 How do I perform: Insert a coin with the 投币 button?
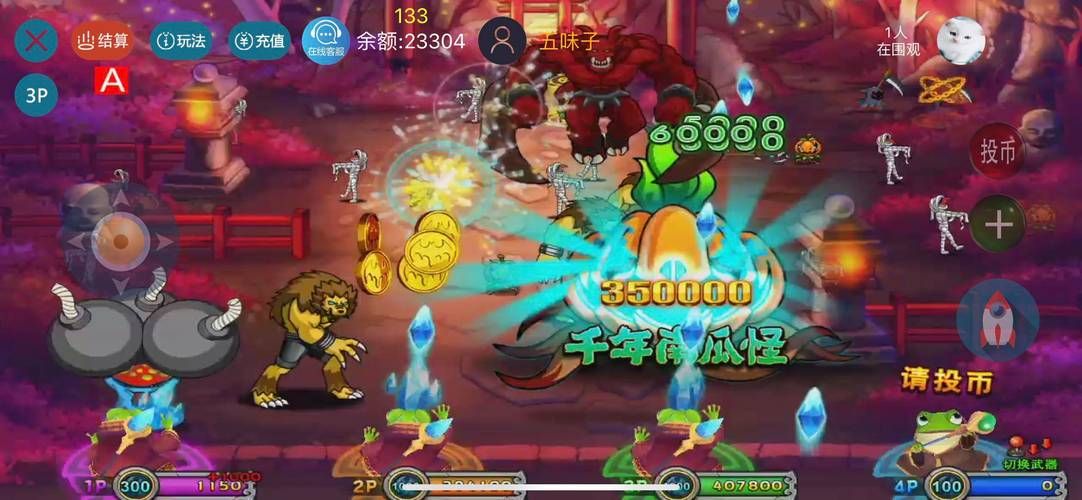tap(997, 151)
